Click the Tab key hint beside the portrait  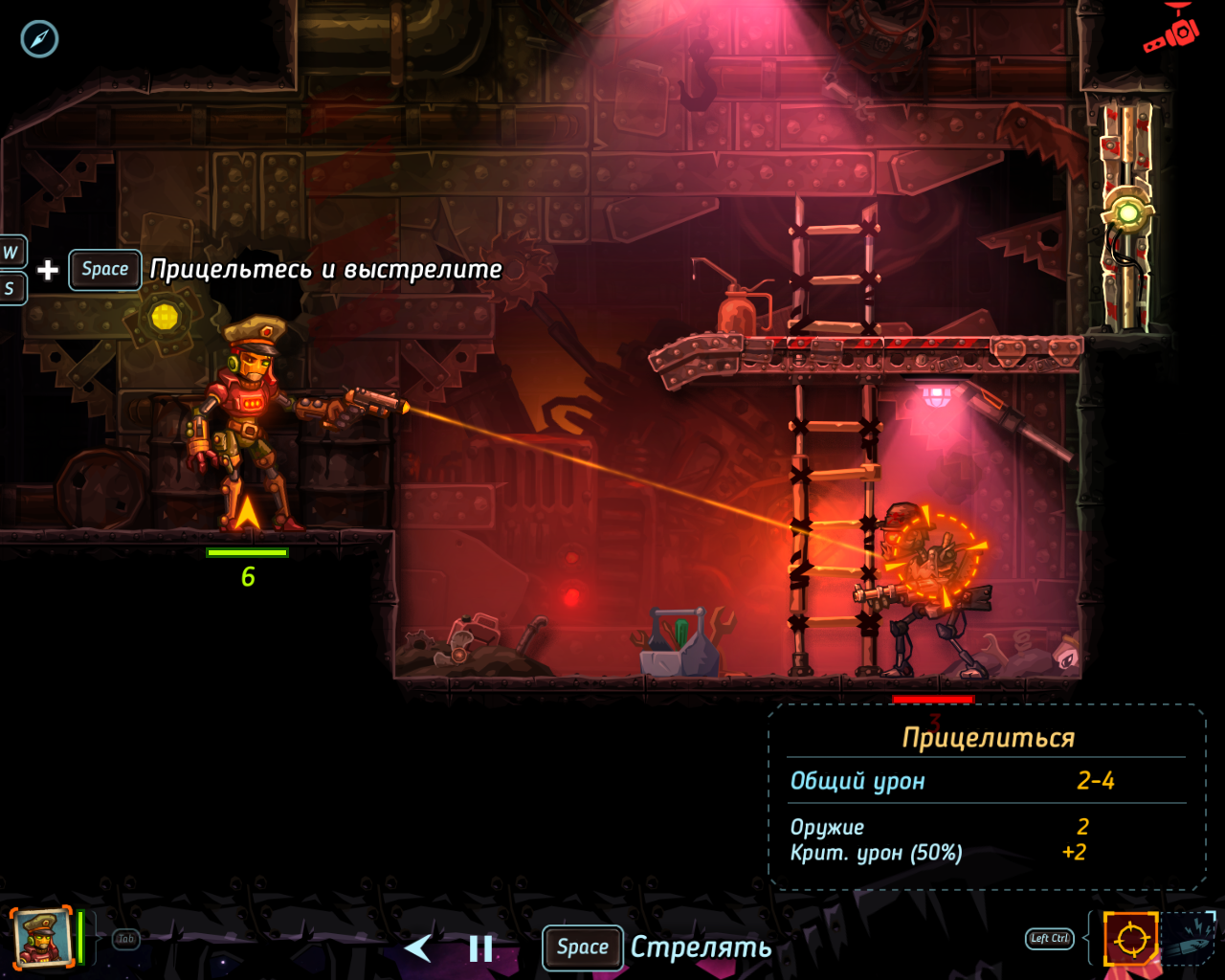pos(125,939)
